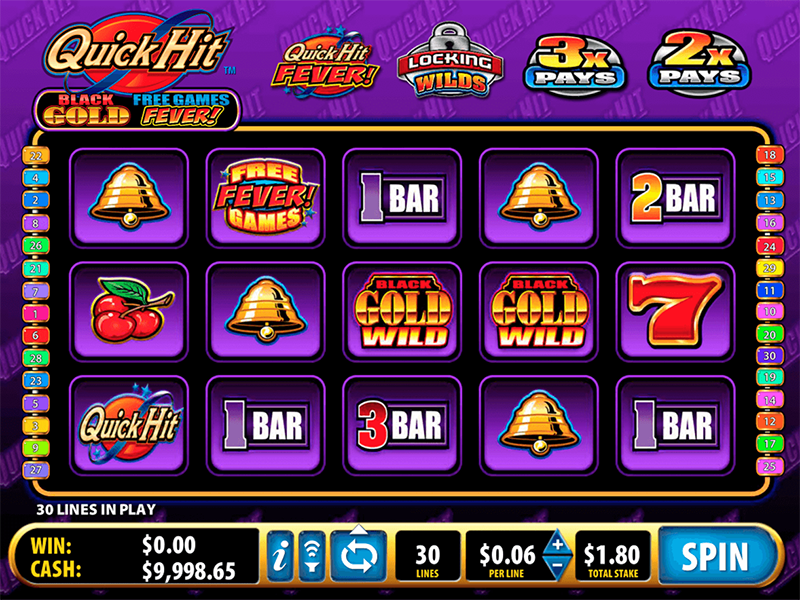Open the paytable info button
The width and height of the screenshot is (800, 600).
click(x=280, y=554)
